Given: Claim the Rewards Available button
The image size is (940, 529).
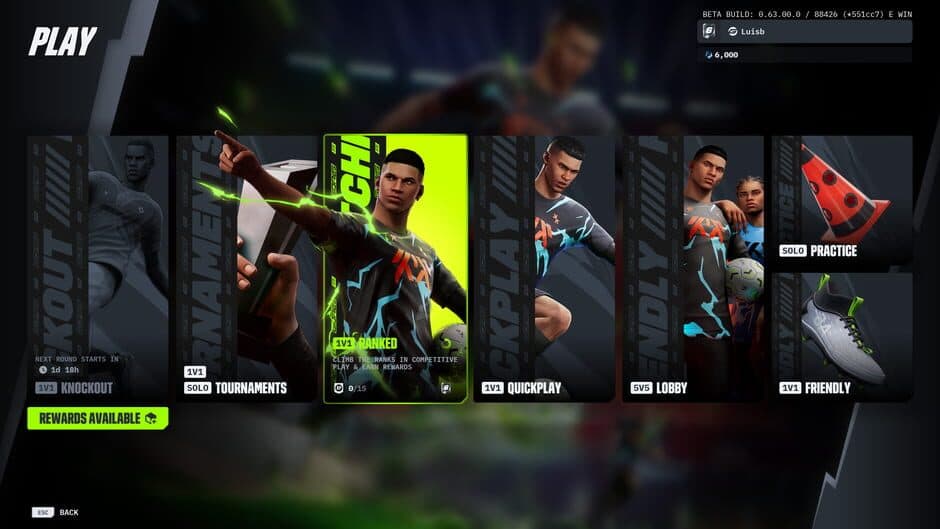Looking at the screenshot, I should (98, 418).
